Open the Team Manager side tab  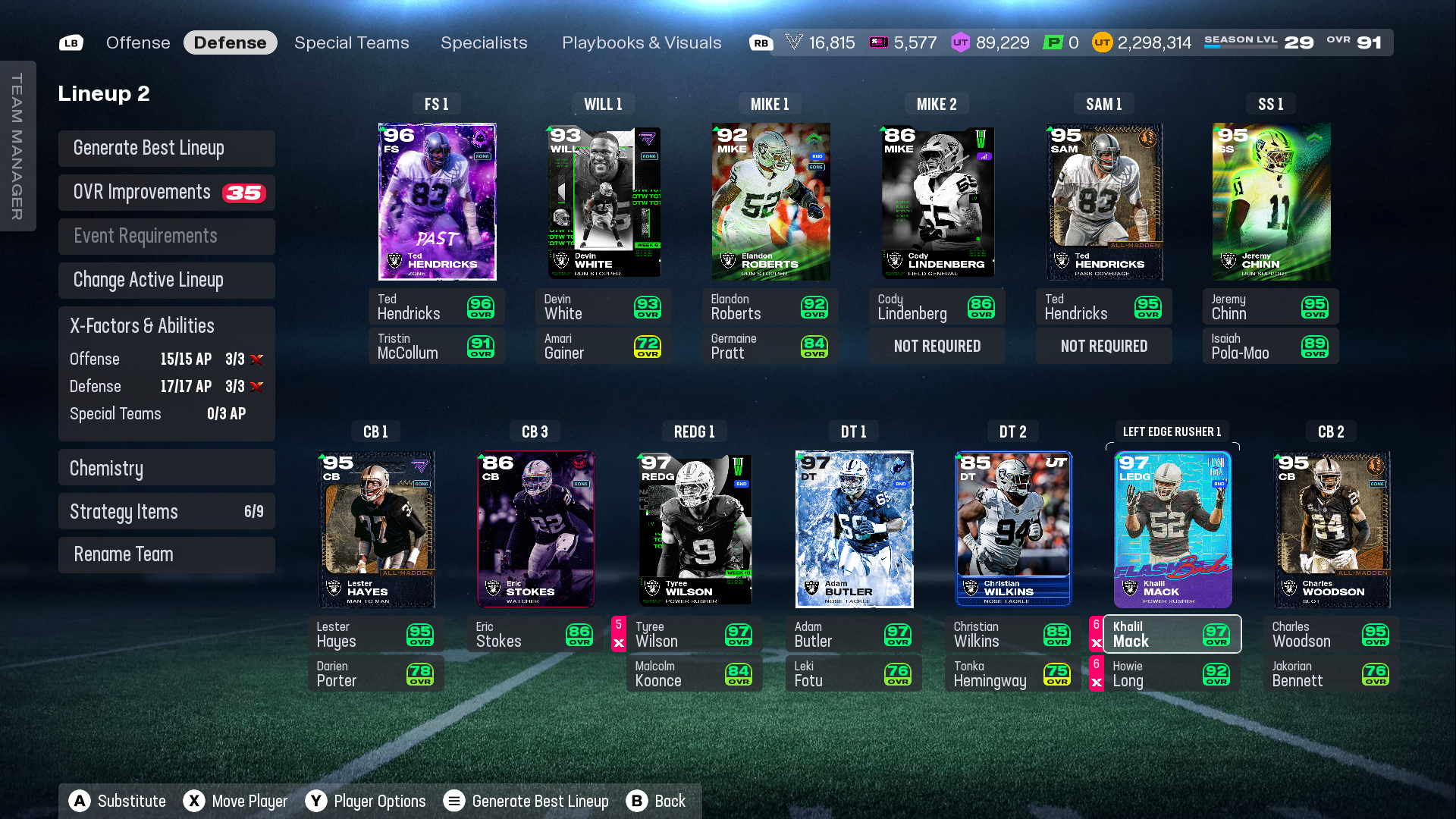pyautogui.click(x=17, y=146)
